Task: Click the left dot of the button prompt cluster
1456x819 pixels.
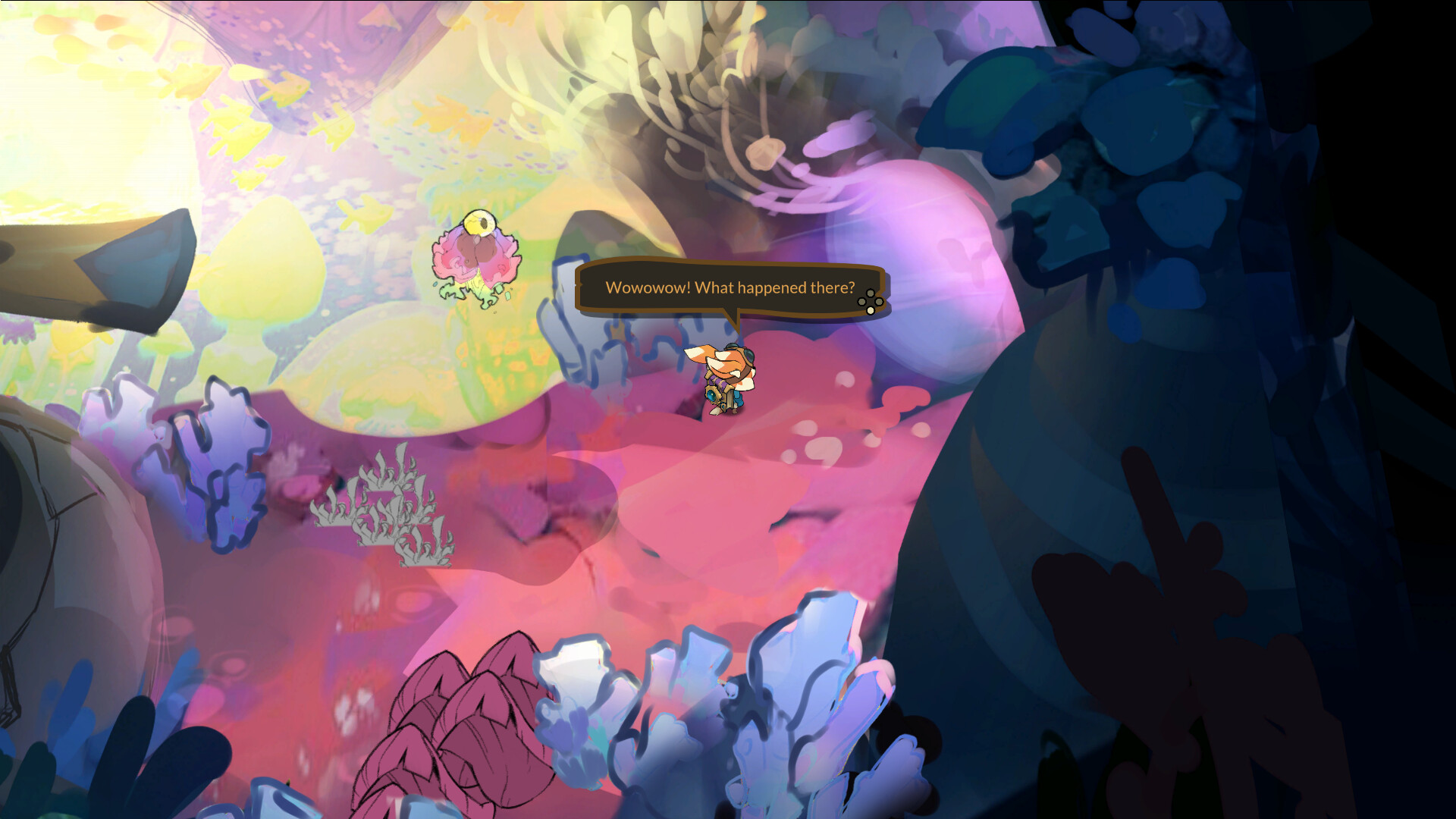Action: click(x=861, y=302)
